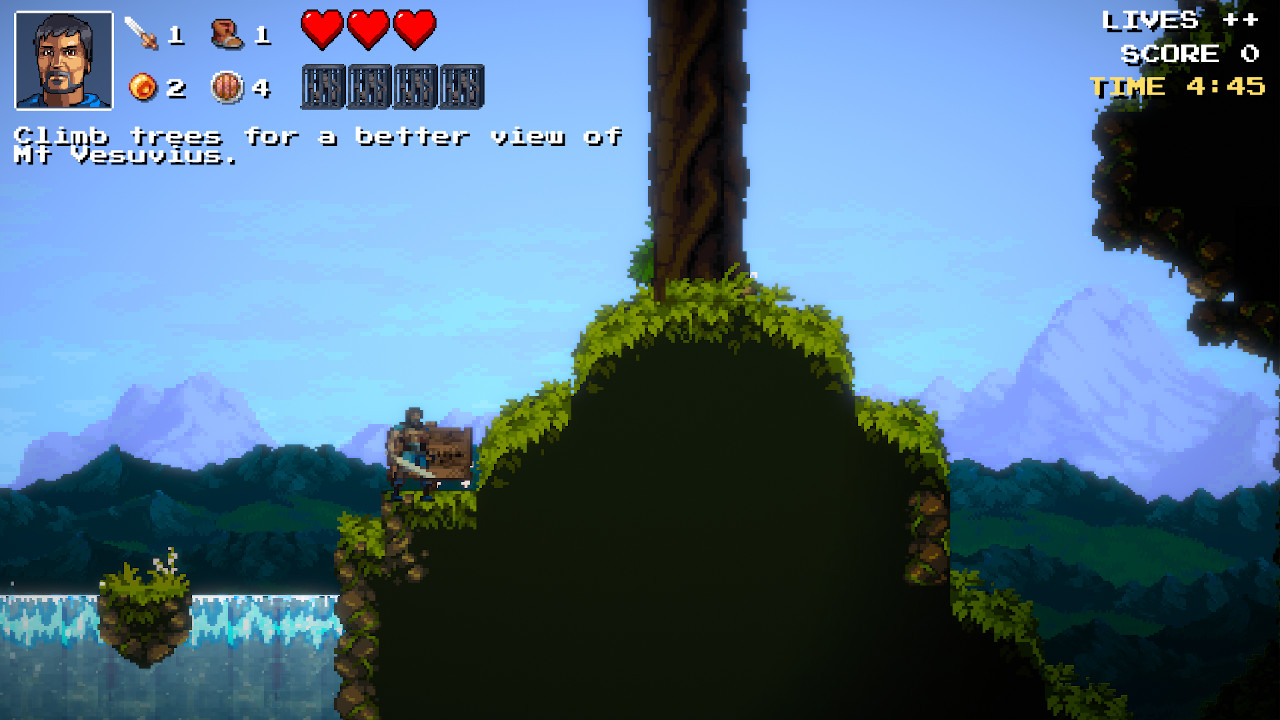Click the last cage icon in the row
1280x720 pixels.
coord(460,87)
